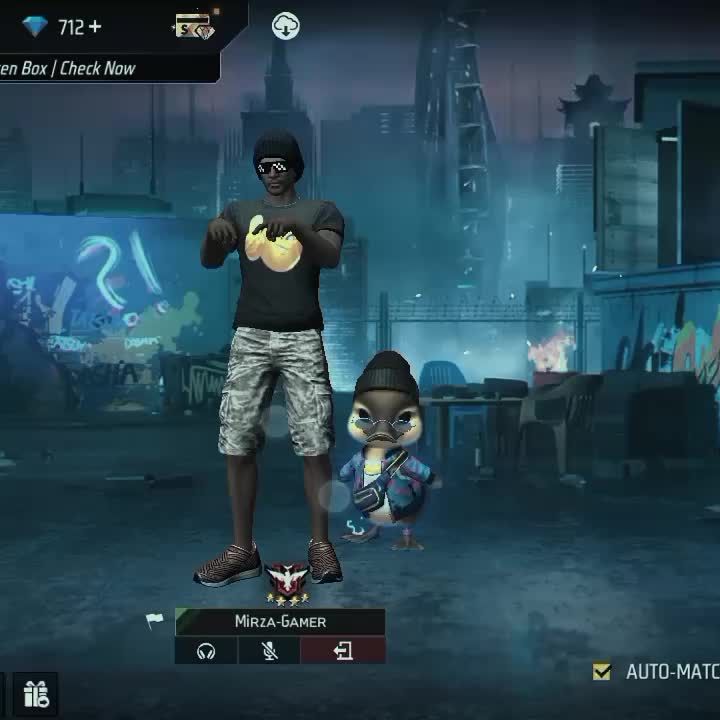
Task: View the rank badge with stars
Action: [286, 584]
